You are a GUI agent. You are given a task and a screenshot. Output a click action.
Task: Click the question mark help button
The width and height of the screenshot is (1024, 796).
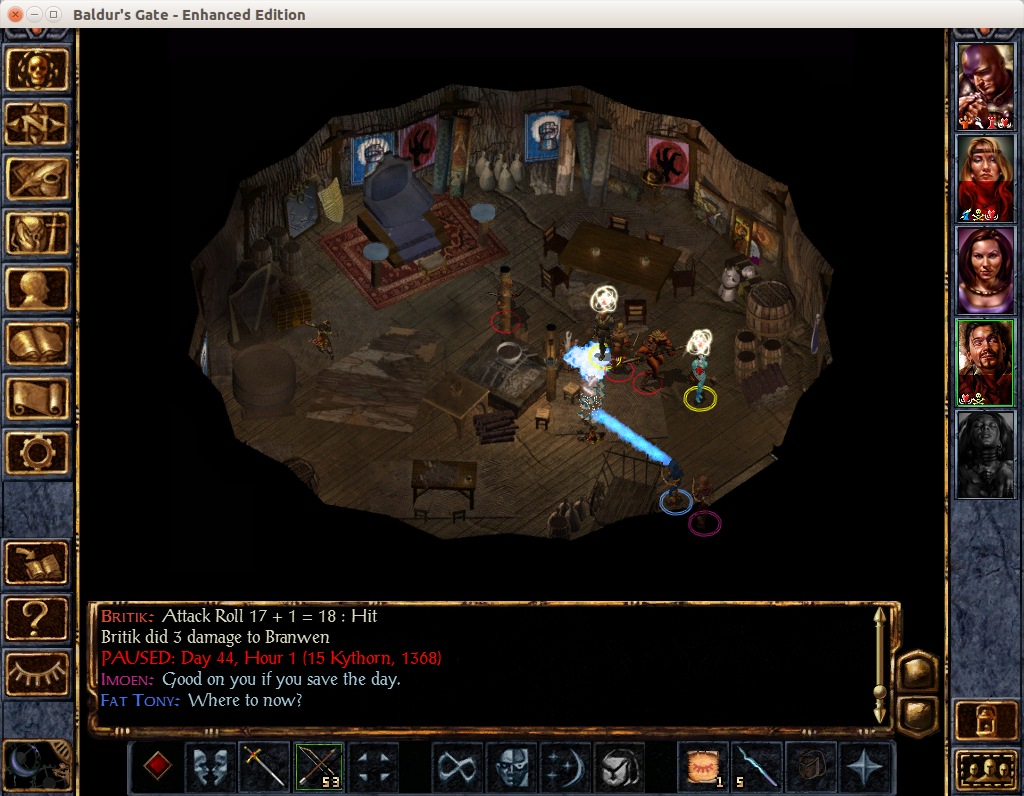[38, 619]
